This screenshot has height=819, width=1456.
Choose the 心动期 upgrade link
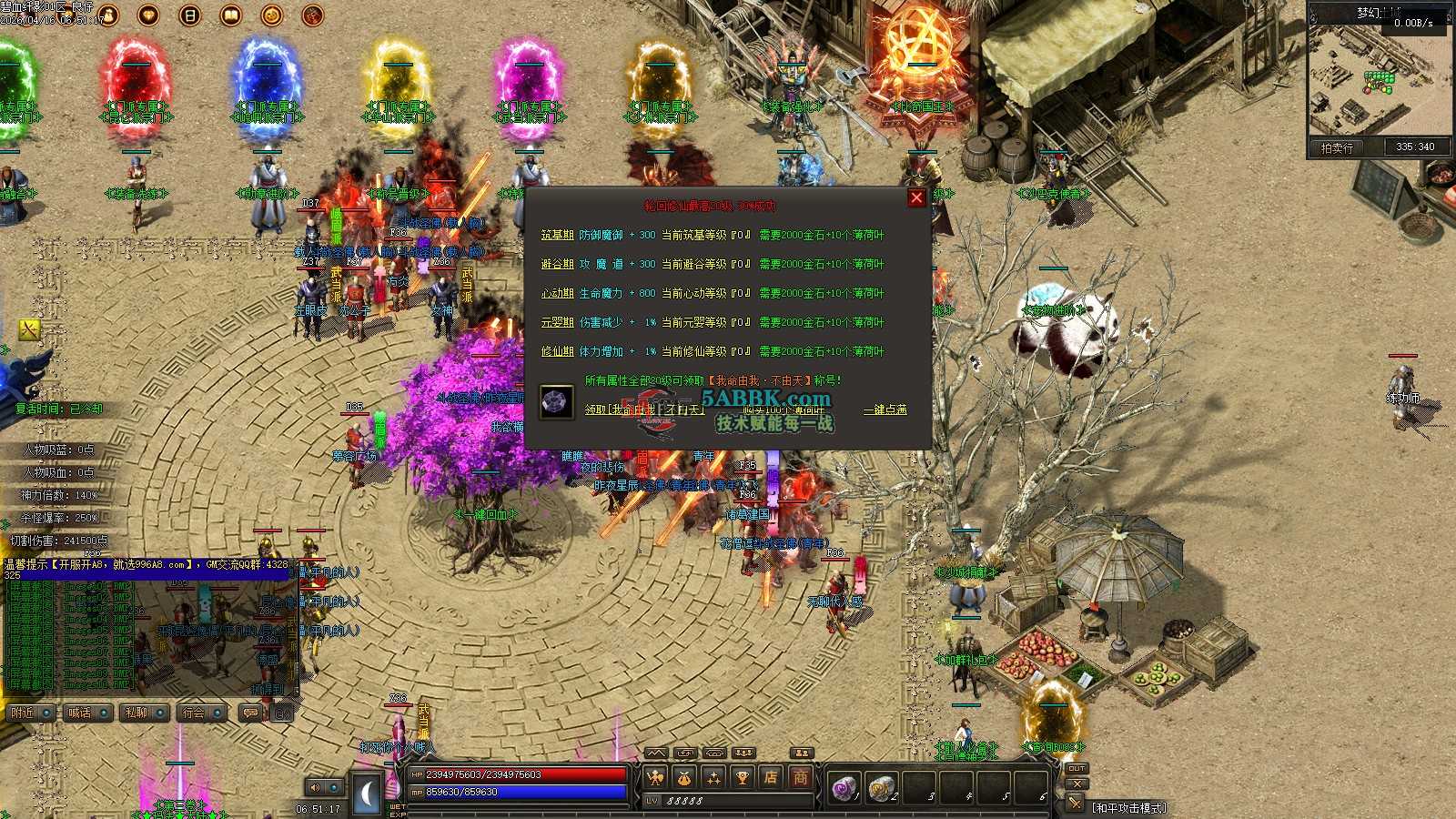click(557, 293)
